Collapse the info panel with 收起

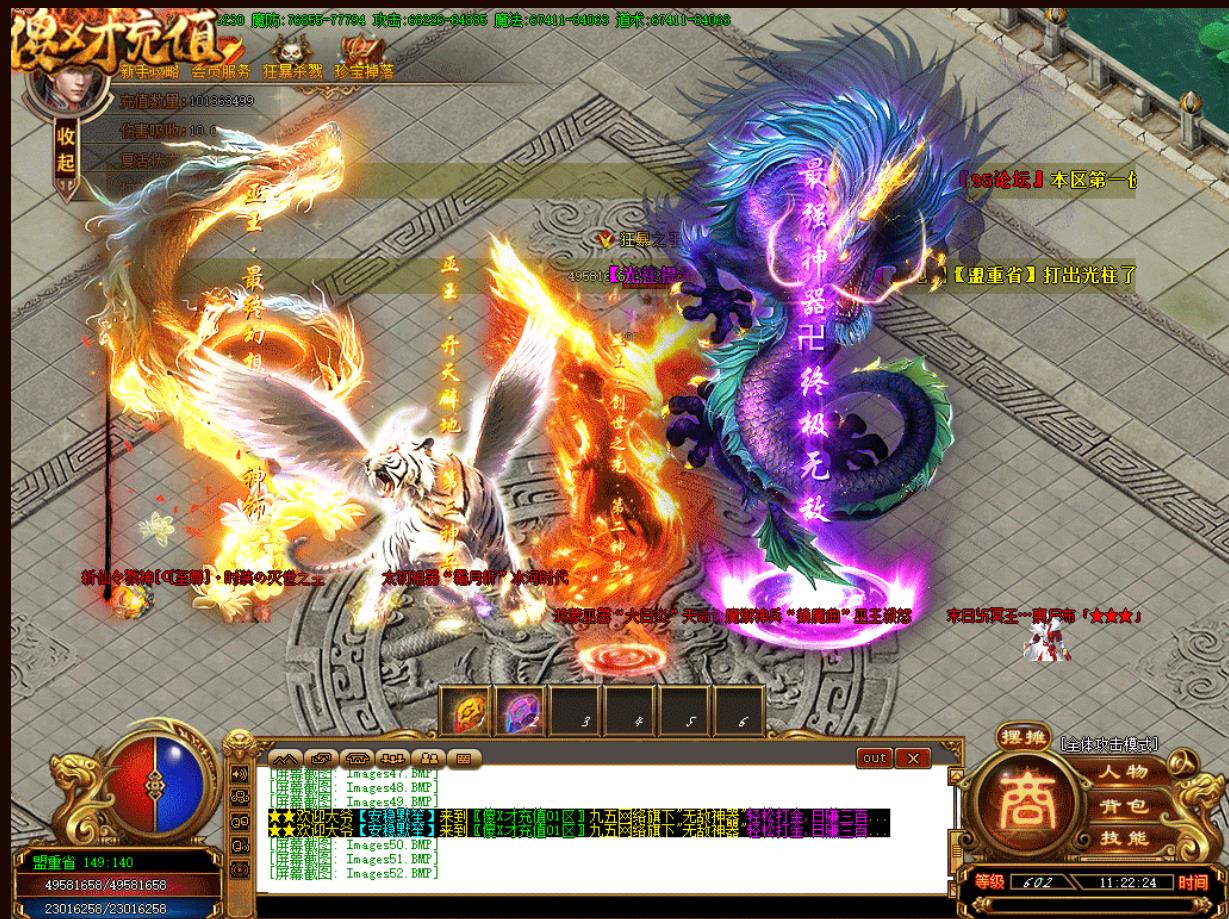[x=66, y=146]
